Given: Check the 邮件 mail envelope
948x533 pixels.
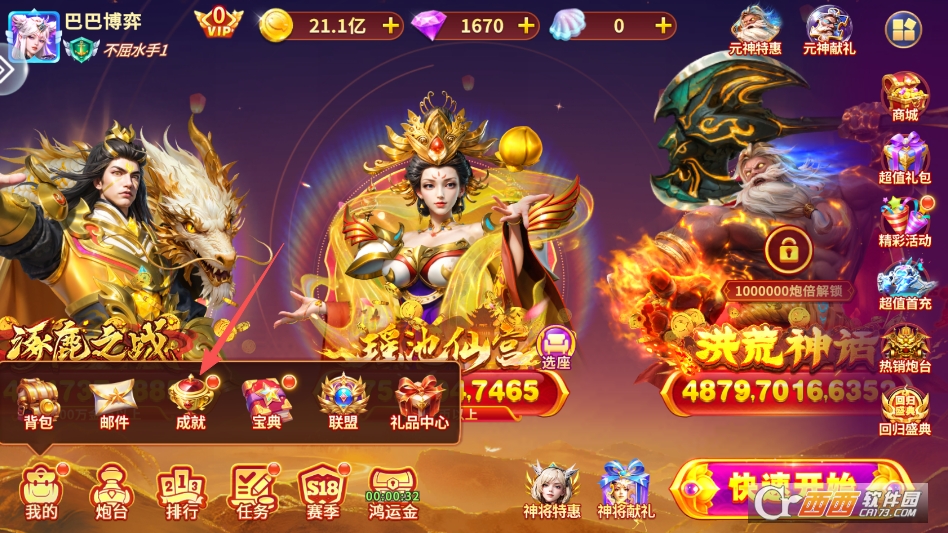Looking at the screenshot, I should [114, 402].
